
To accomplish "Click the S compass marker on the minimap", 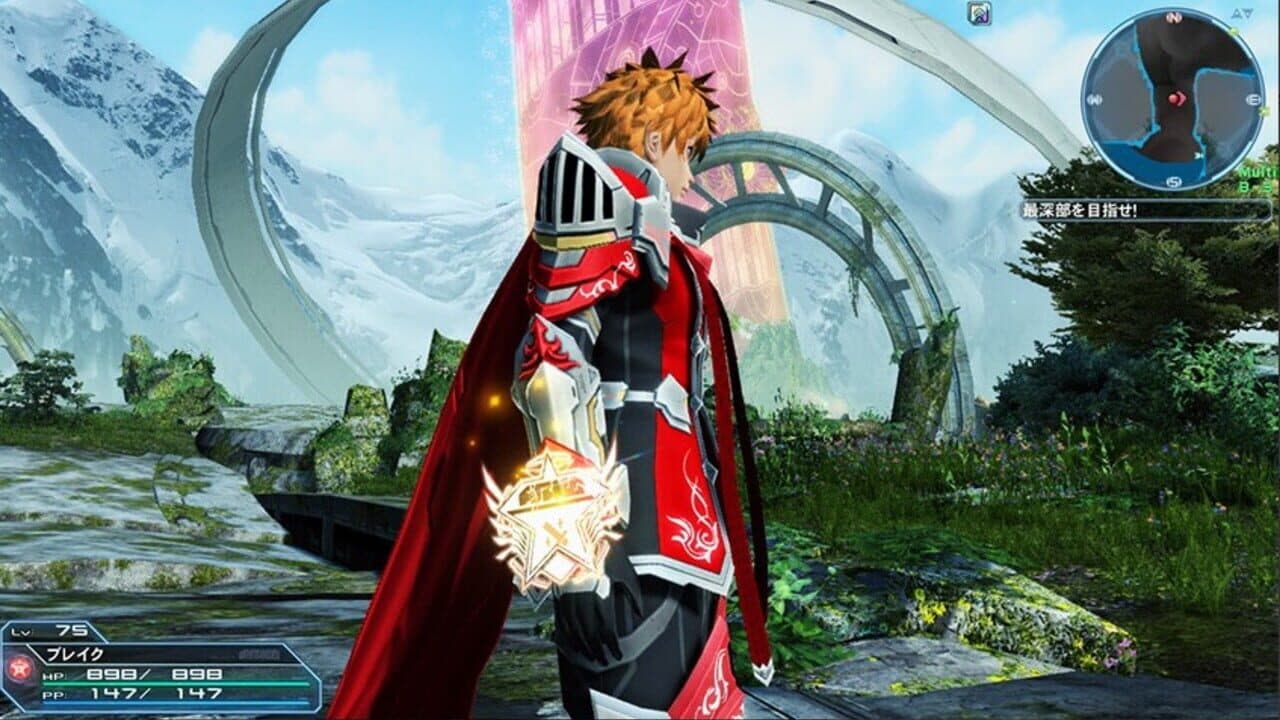I will [1173, 180].
